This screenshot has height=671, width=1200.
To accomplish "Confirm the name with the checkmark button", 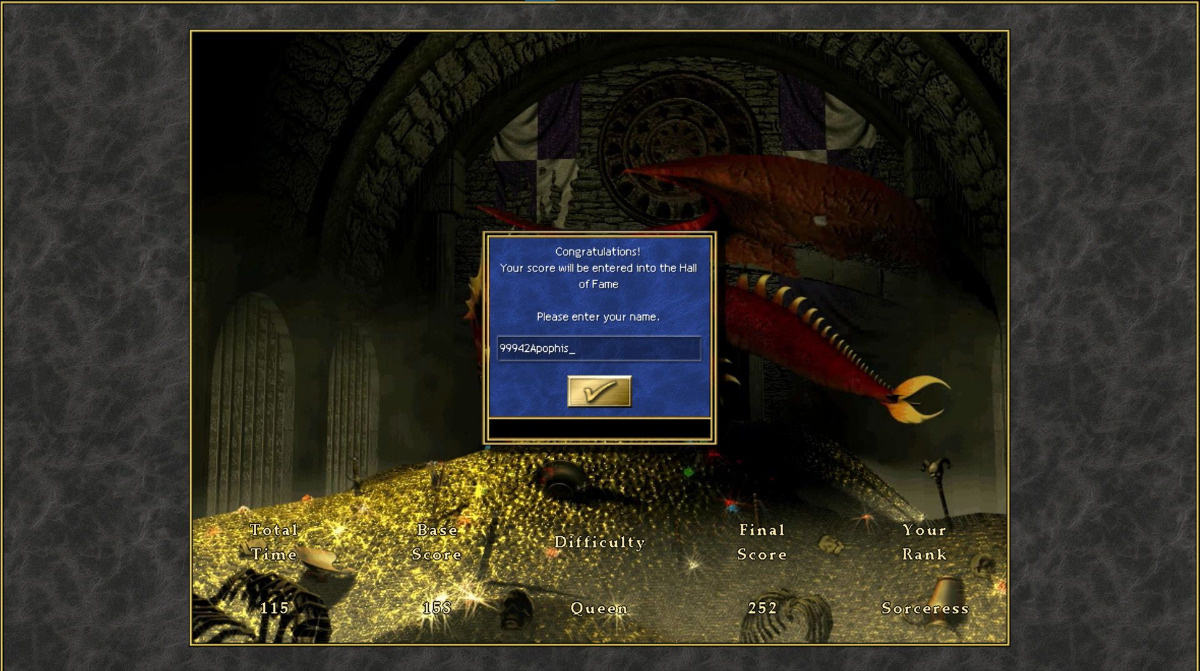I will click(x=599, y=391).
